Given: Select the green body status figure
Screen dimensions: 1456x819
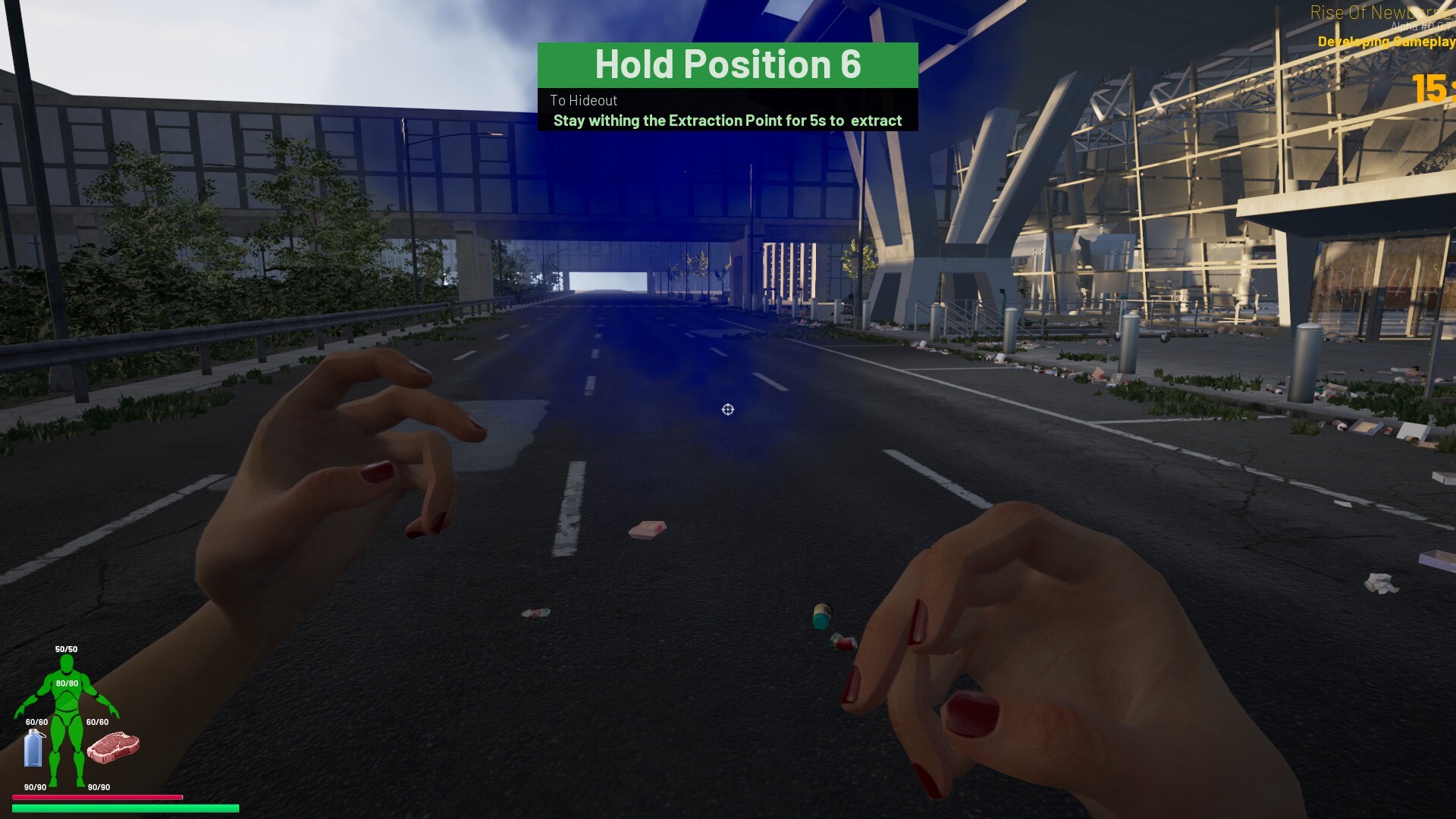Looking at the screenshot, I should (67, 720).
